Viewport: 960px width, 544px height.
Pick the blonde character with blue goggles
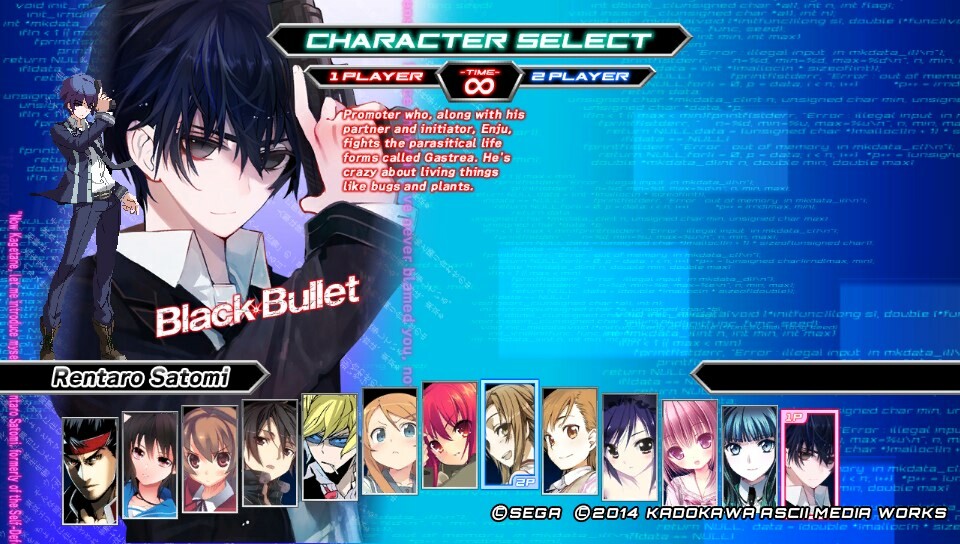point(329,448)
